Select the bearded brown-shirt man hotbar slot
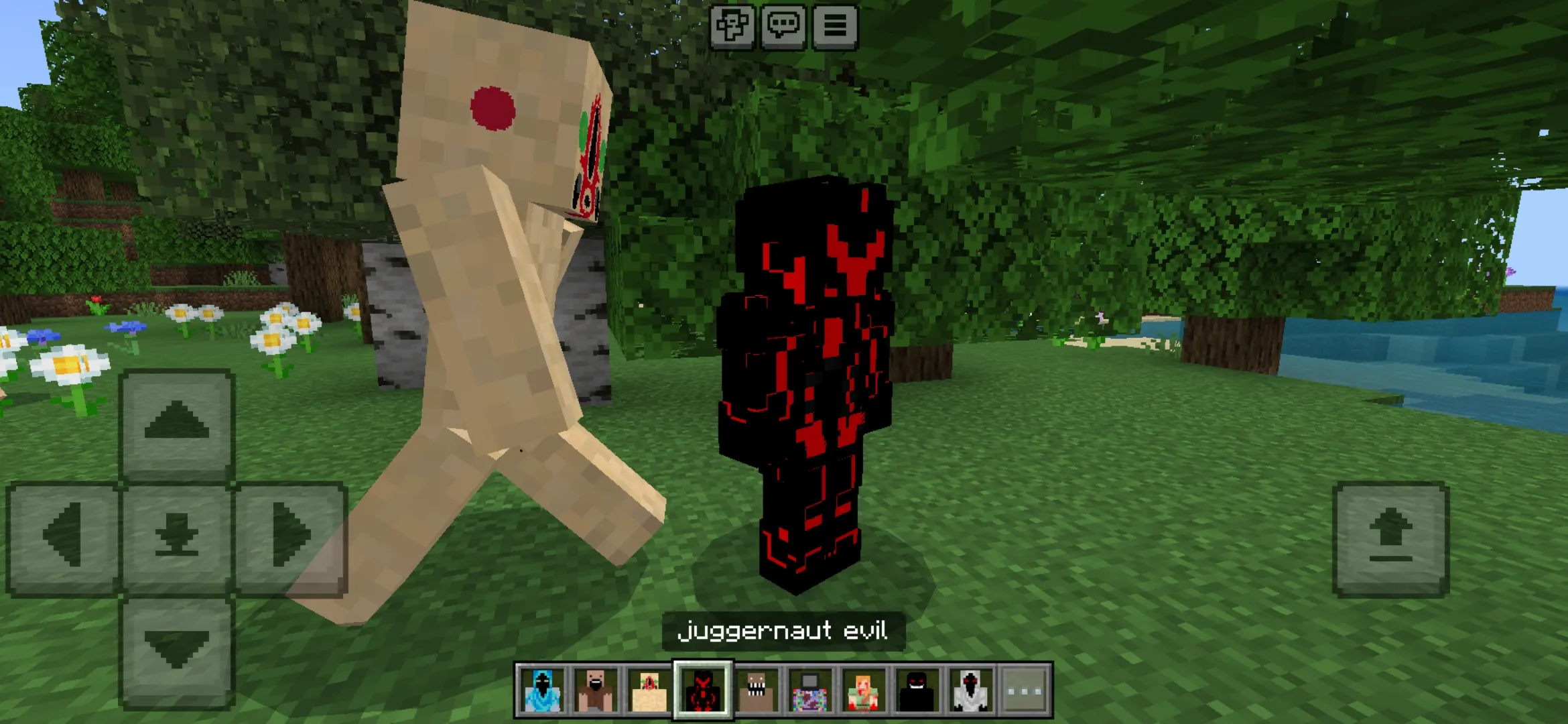The width and height of the screenshot is (1568, 724). [595, 690]
